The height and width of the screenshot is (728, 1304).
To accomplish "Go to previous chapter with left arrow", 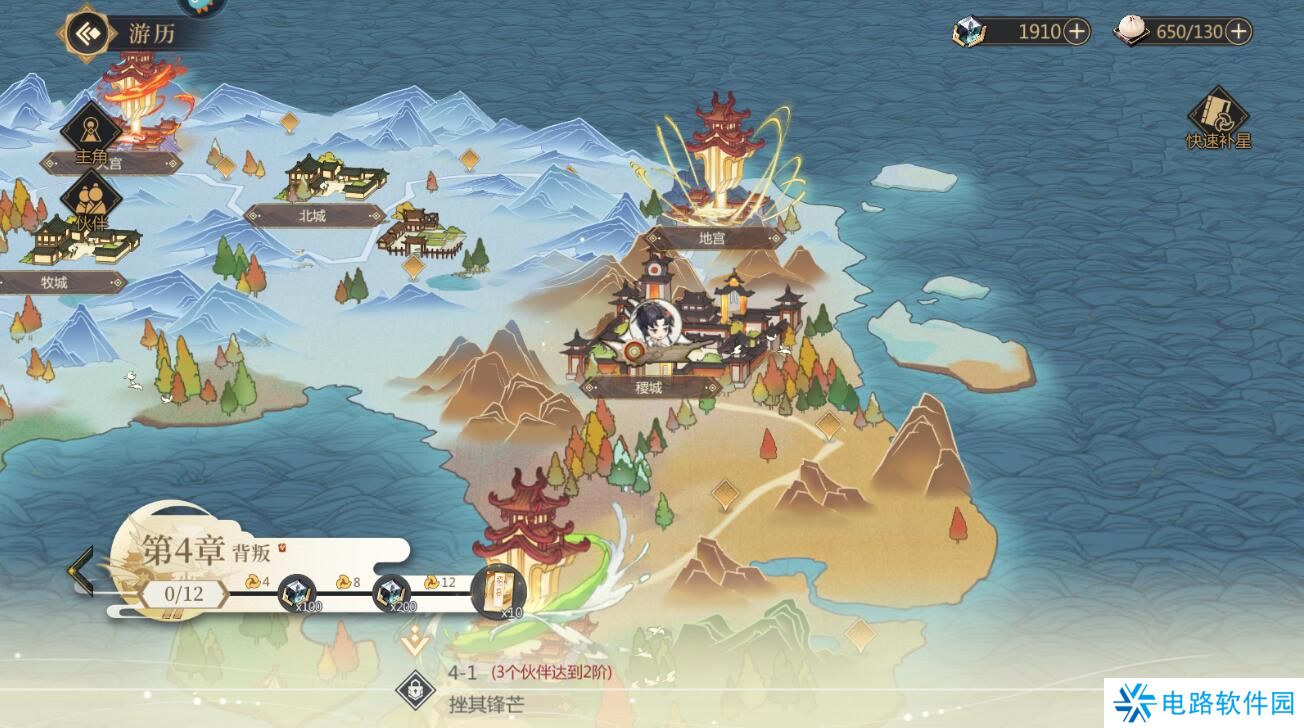I will 80,571.
